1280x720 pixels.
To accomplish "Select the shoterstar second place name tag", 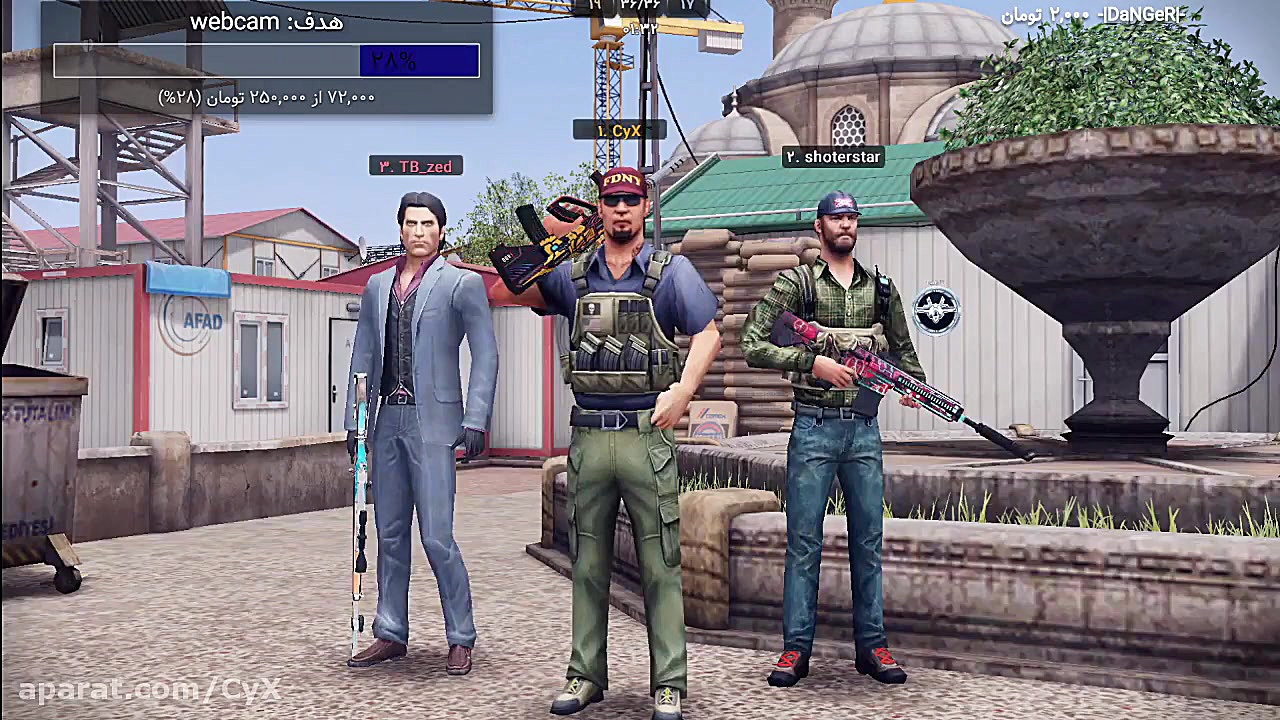I will (x=832, y=157).
